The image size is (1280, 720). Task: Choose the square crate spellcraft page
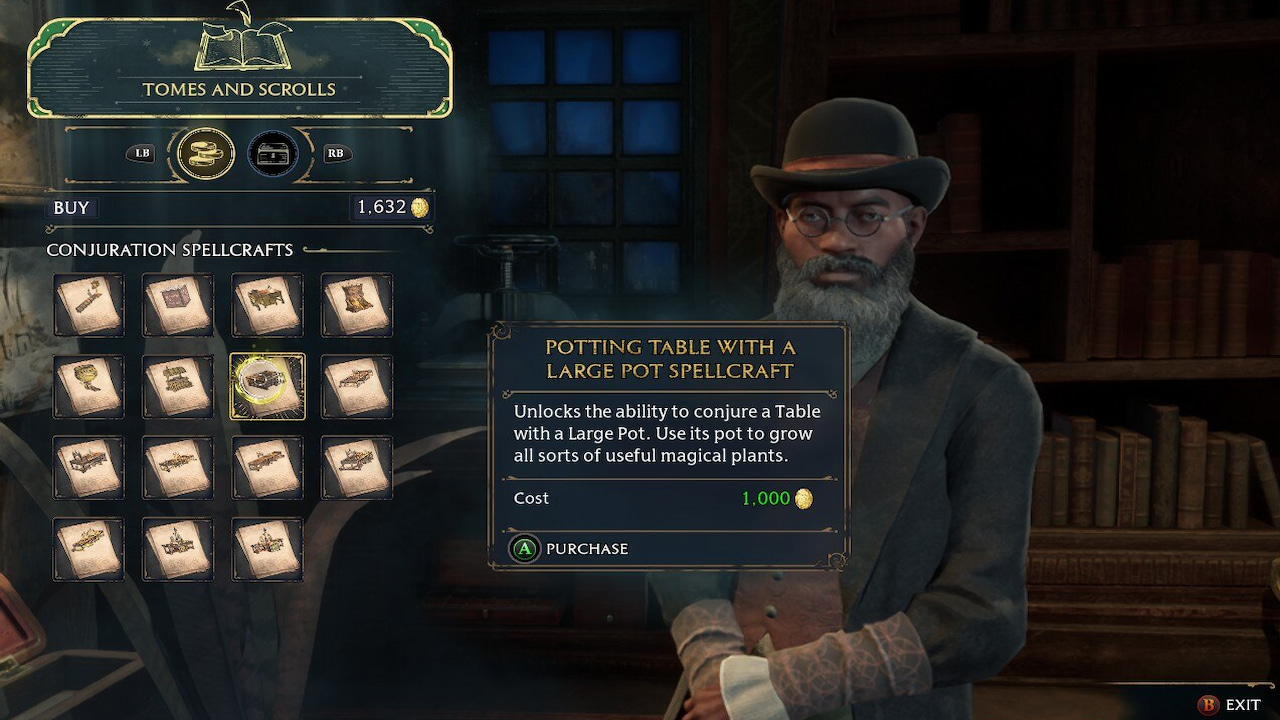[177, 304]
